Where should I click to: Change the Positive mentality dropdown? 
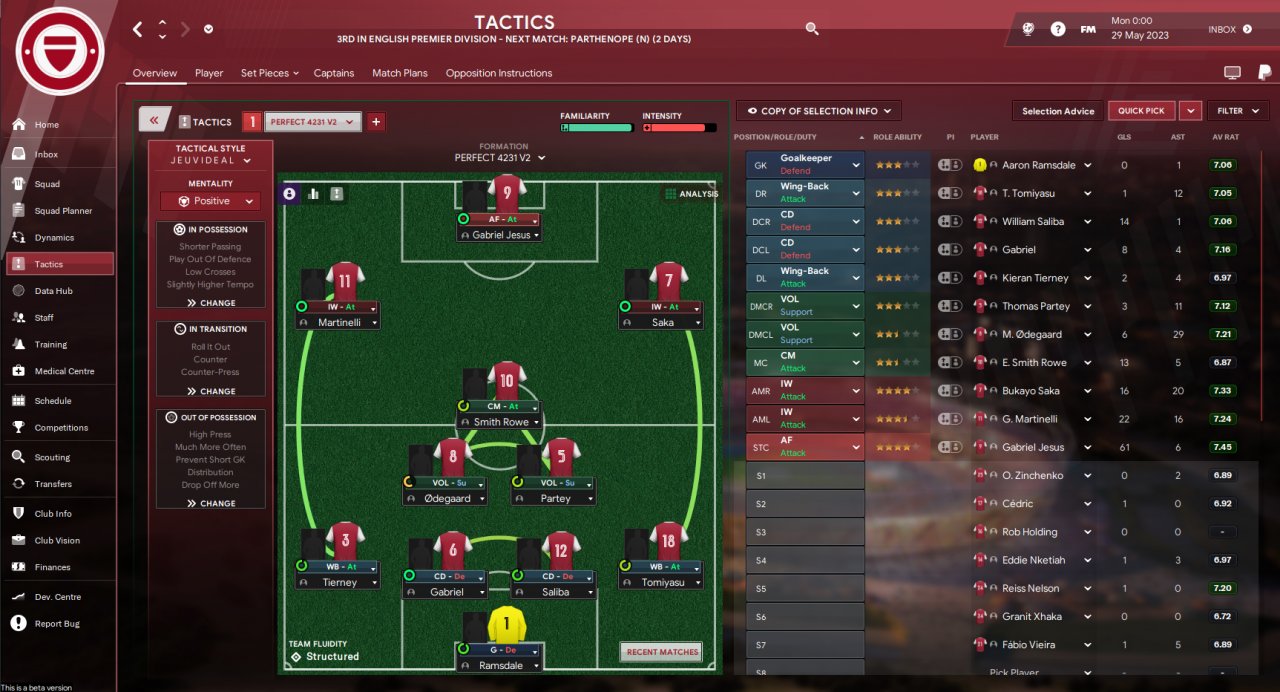[x=211, y=201]
